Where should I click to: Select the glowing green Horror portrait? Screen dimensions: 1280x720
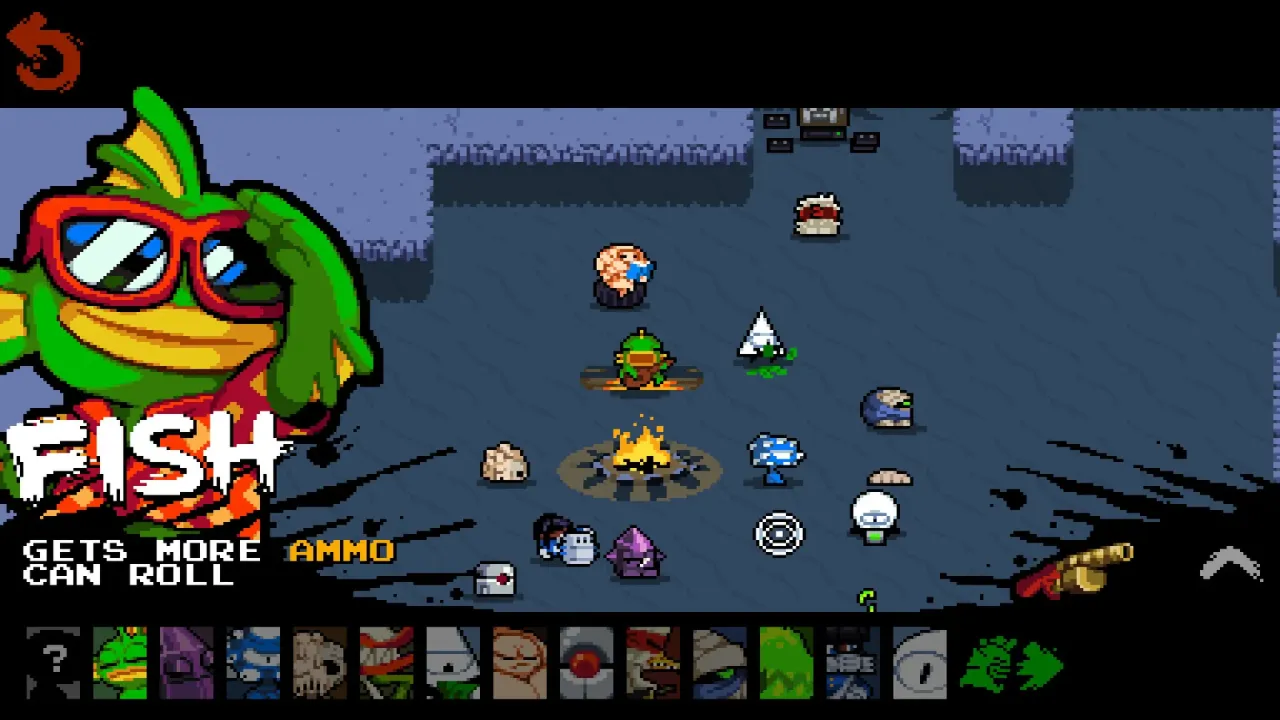click(x=786, y=663)
